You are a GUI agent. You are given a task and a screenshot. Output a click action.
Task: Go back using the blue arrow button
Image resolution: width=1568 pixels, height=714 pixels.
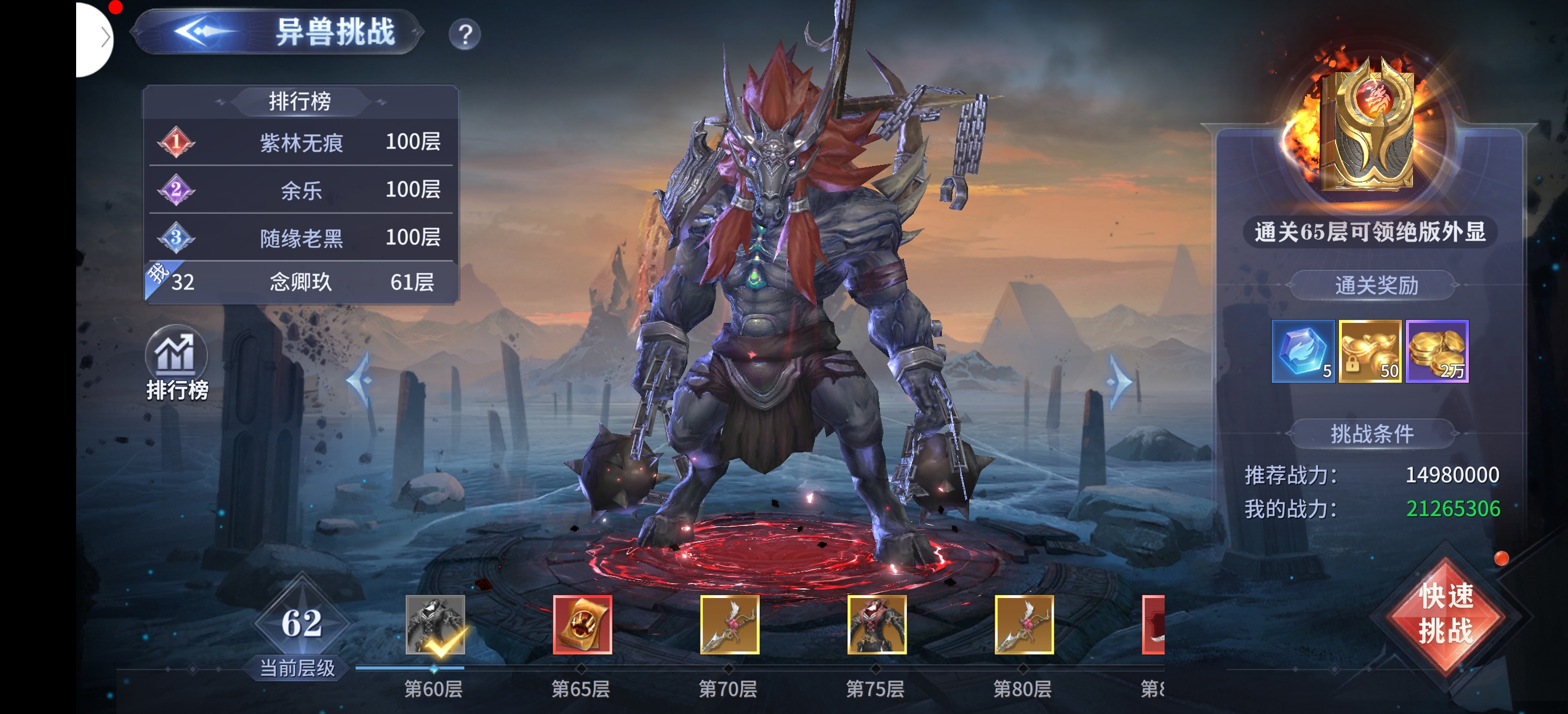tap(202, 32)
